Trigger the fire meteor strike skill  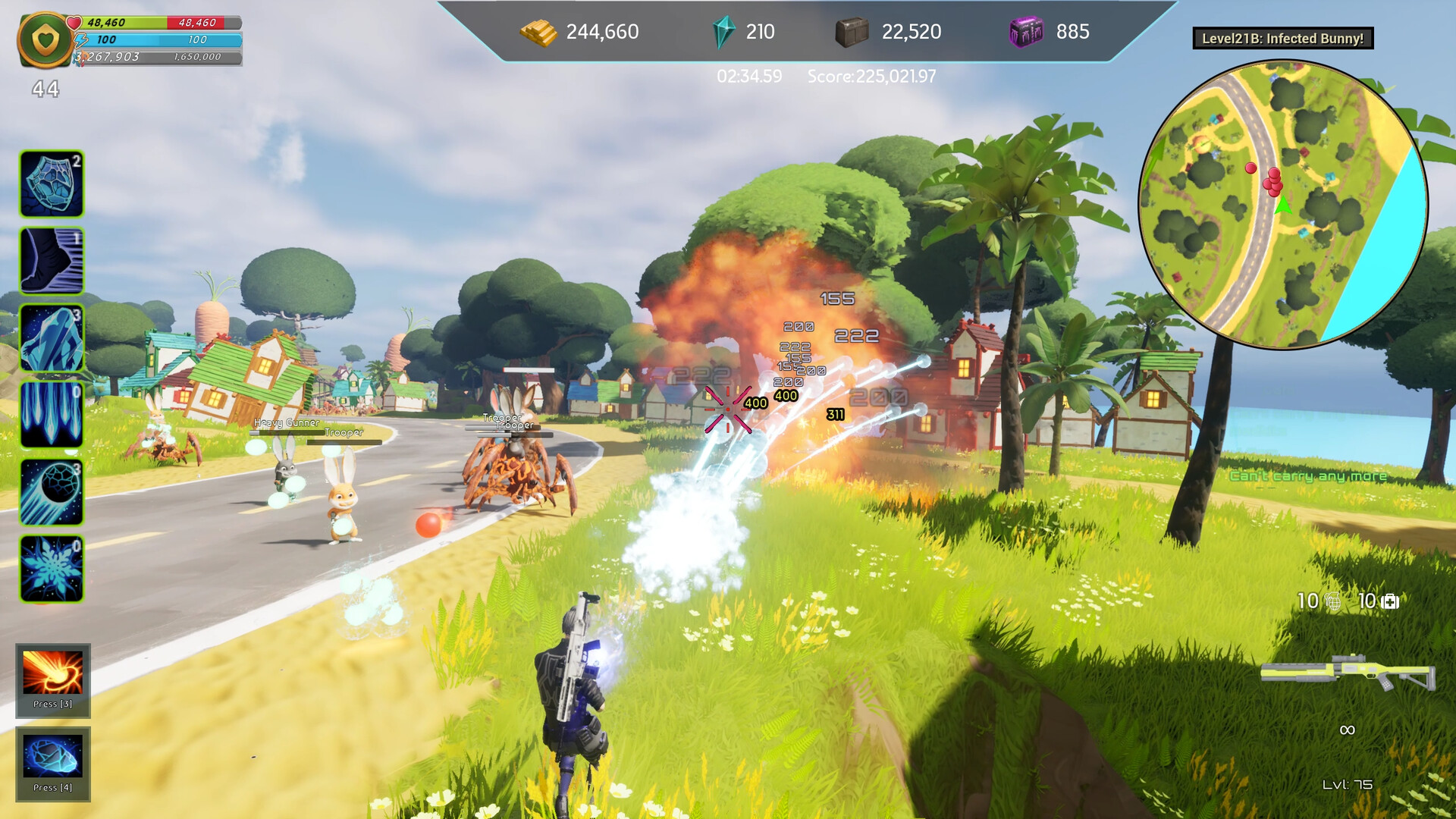(52, 673)
